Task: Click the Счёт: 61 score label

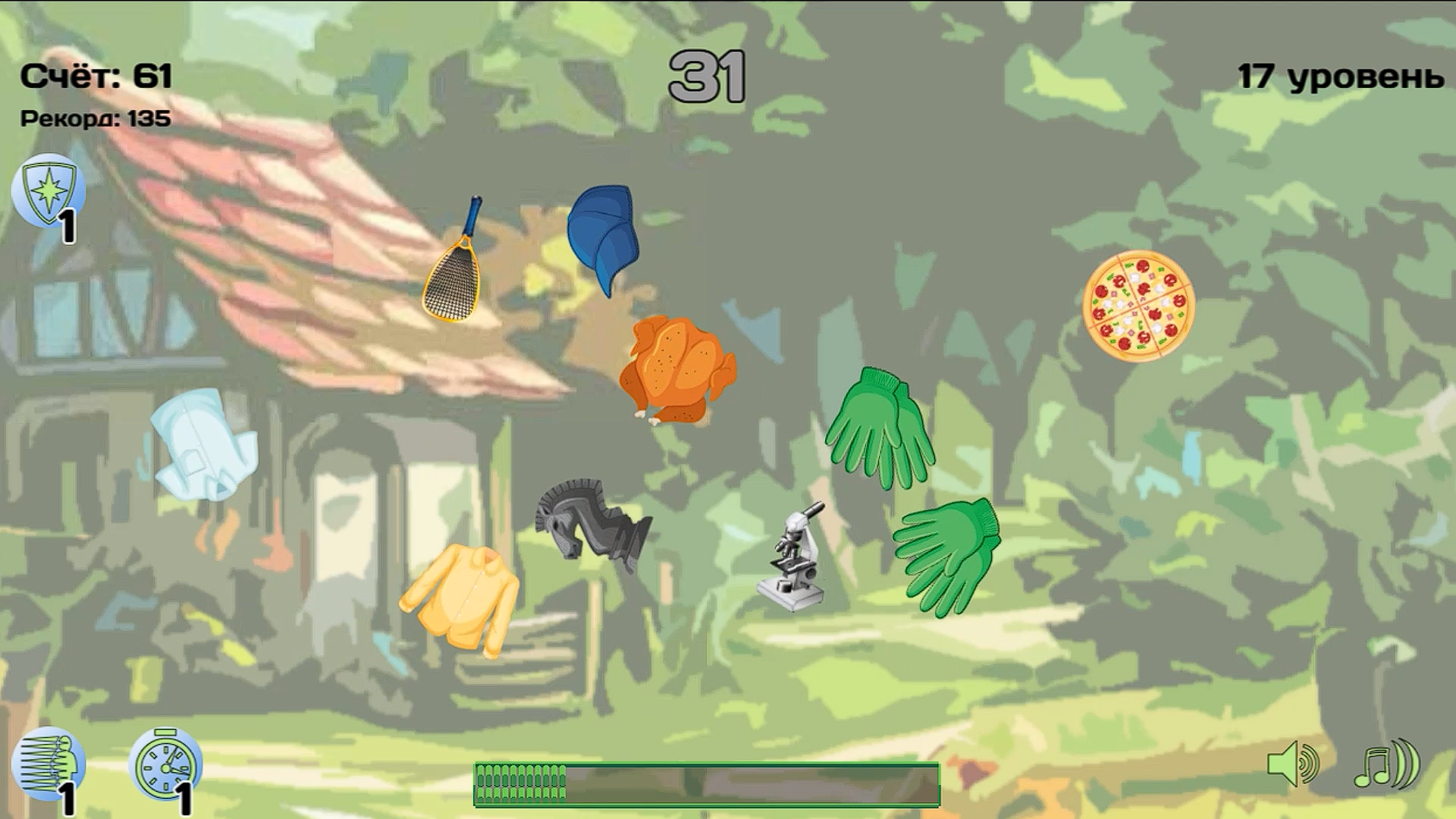Action: click(x=95, y=74)
